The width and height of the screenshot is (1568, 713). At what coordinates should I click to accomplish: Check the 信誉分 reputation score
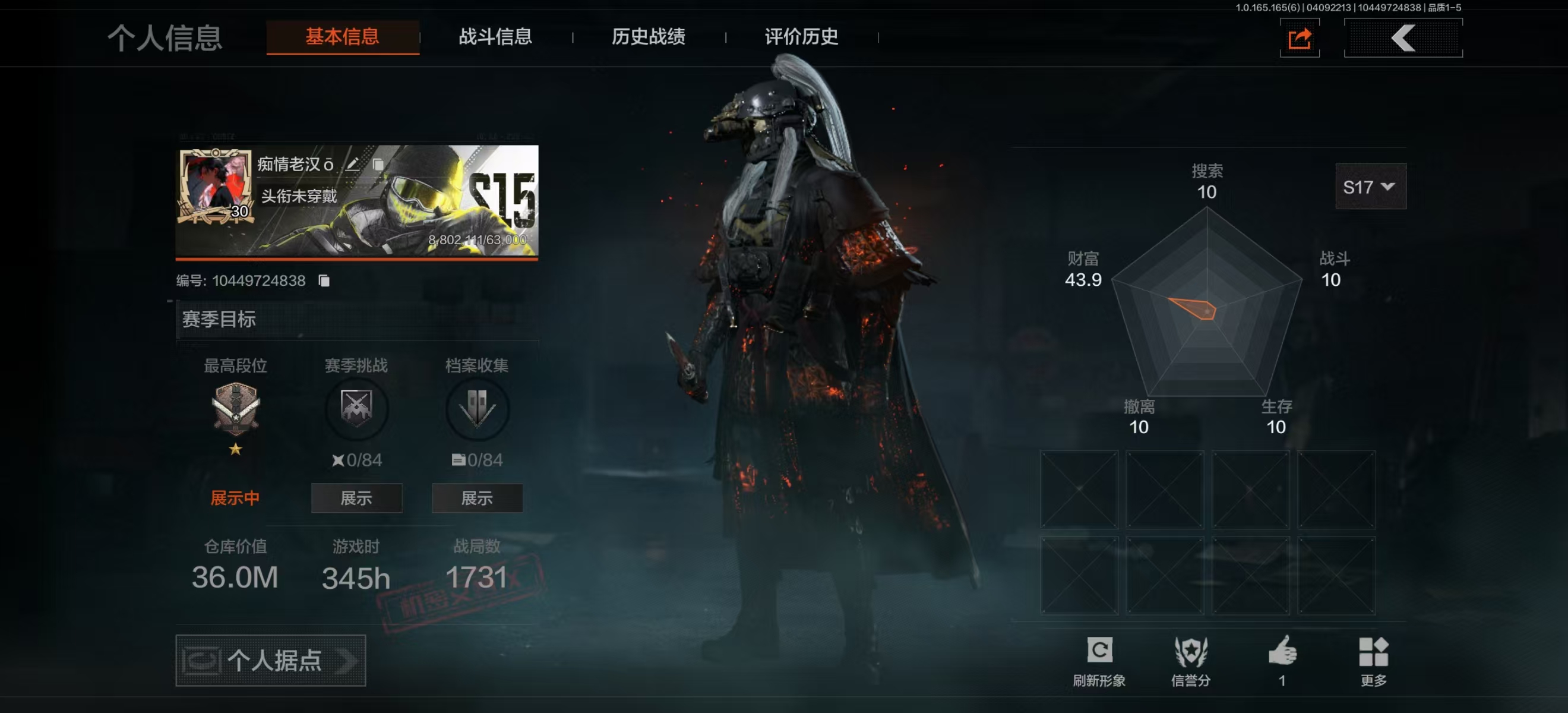1191,660
